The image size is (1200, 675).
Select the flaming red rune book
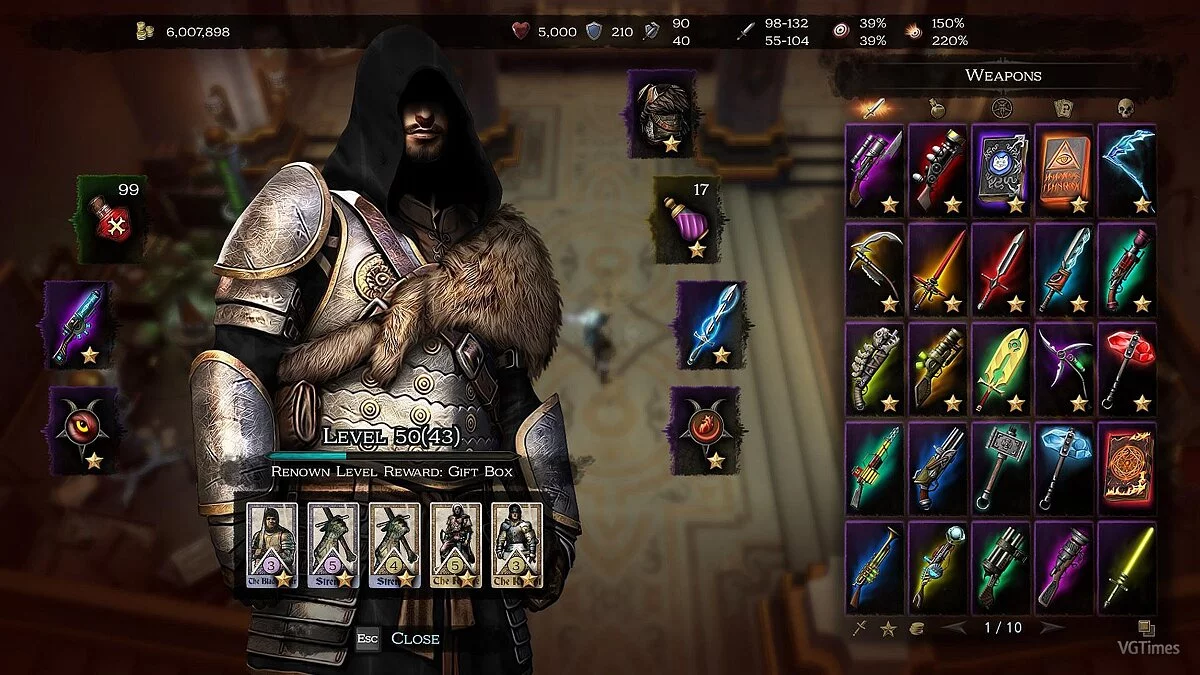(x=1127, y=466)
